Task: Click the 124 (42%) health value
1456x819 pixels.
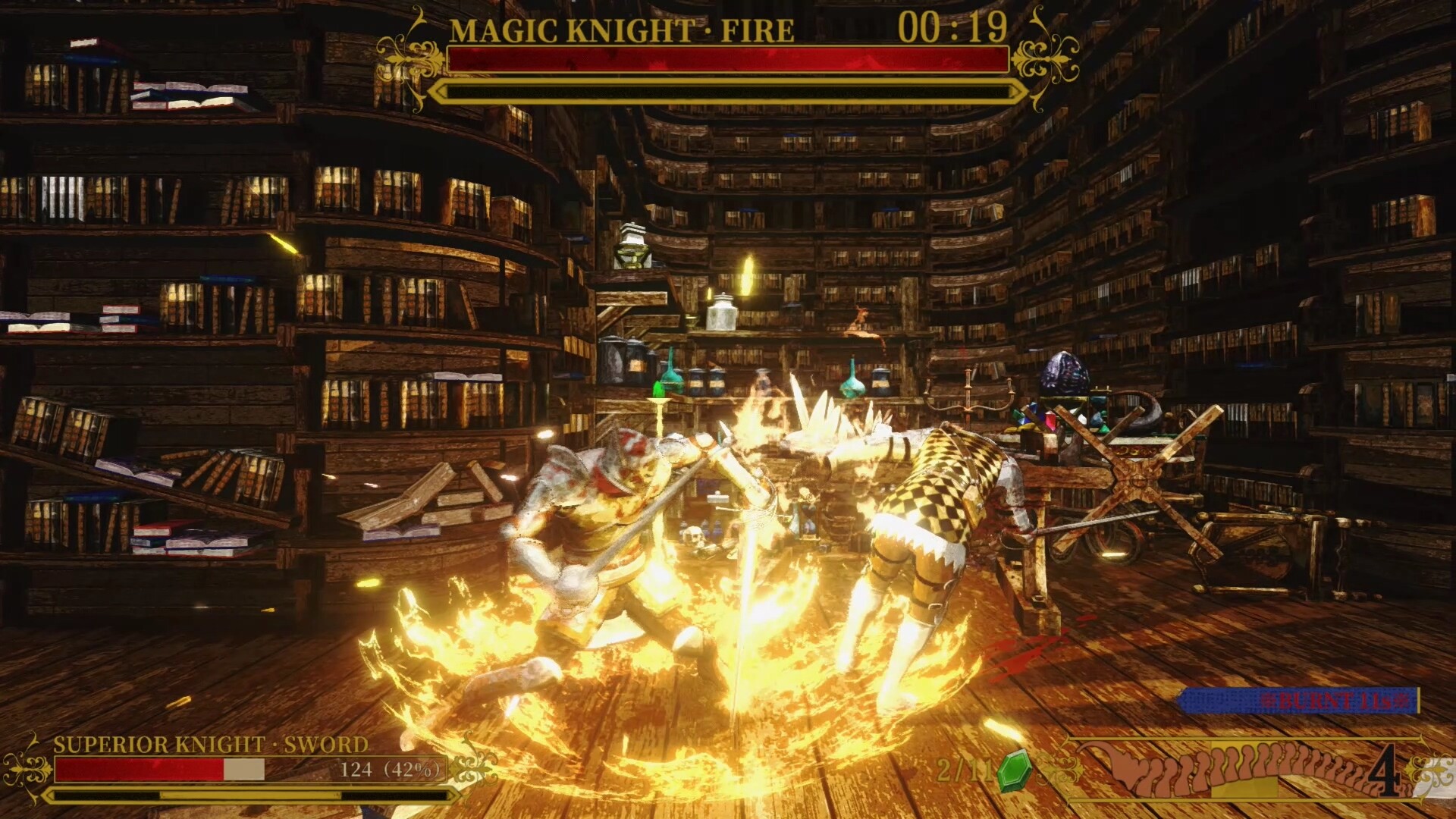Action: pyautogui.click(x=381, y=770)
